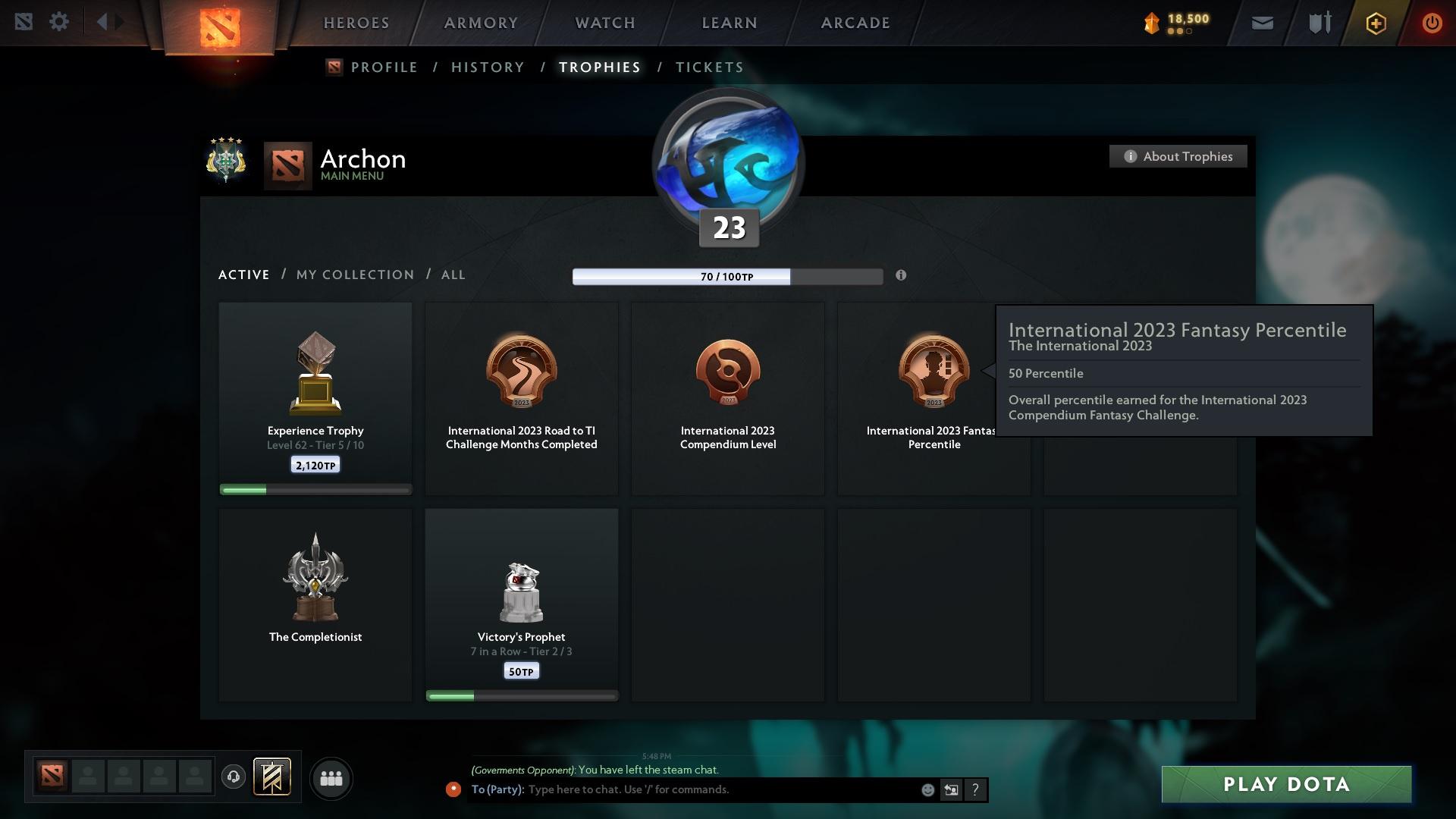Click the 70/100TP progress bar

[728, 276]
